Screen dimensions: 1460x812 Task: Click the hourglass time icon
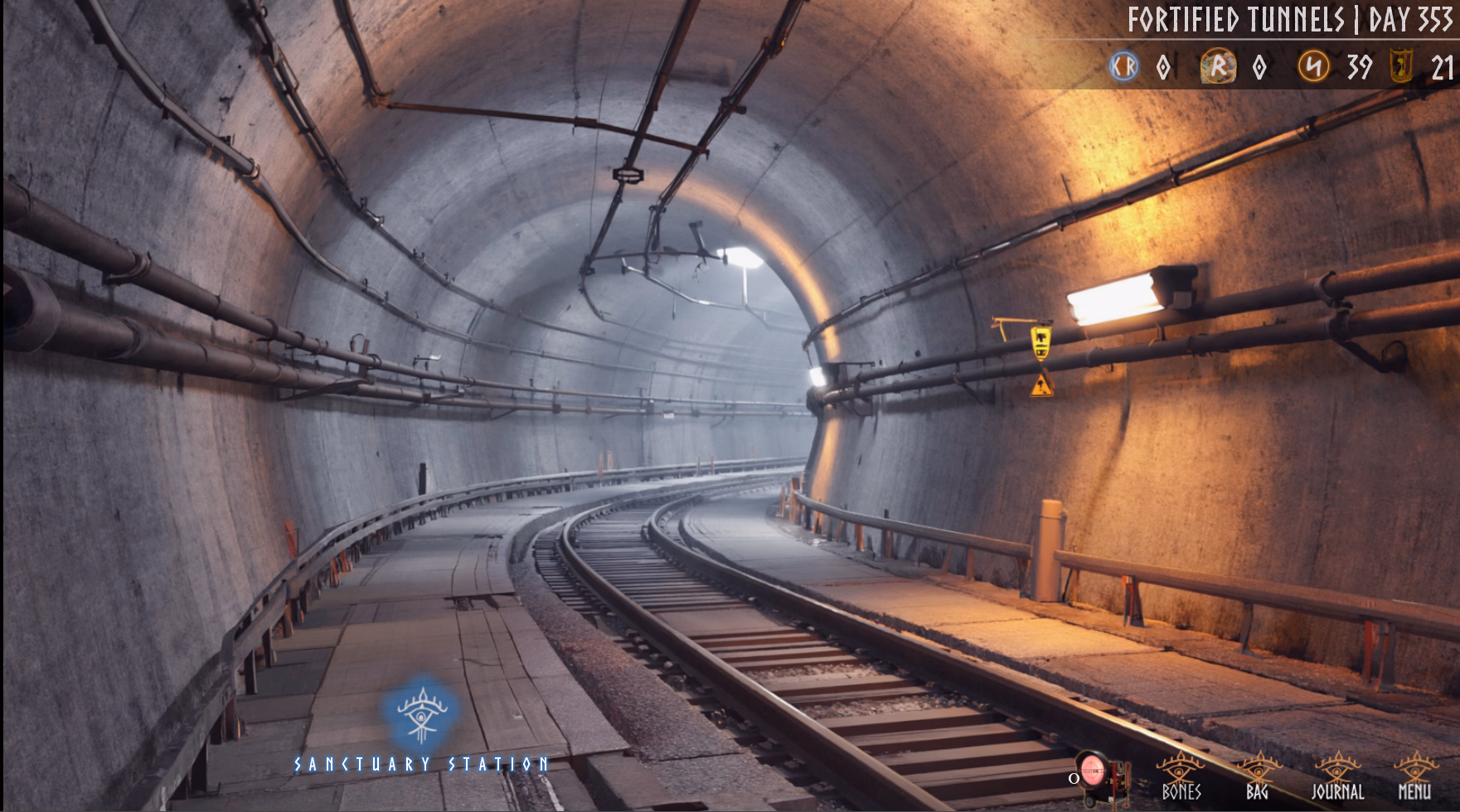click(x=1401, y=66)
